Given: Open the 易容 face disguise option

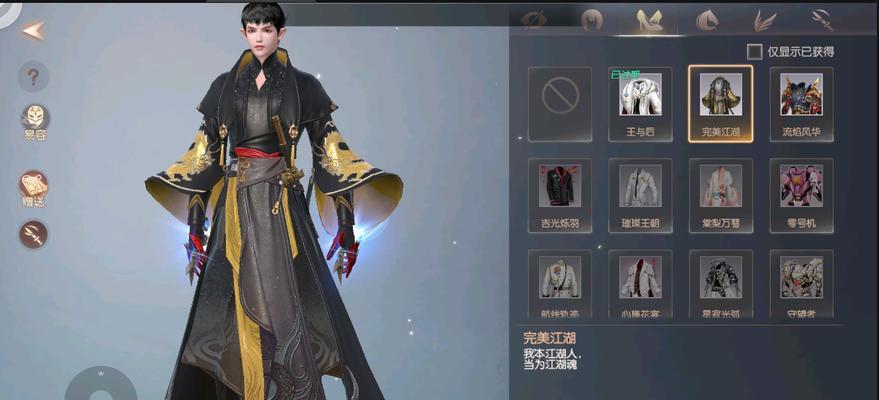Looking at the screenshot, I should click(x=35, y=118).
